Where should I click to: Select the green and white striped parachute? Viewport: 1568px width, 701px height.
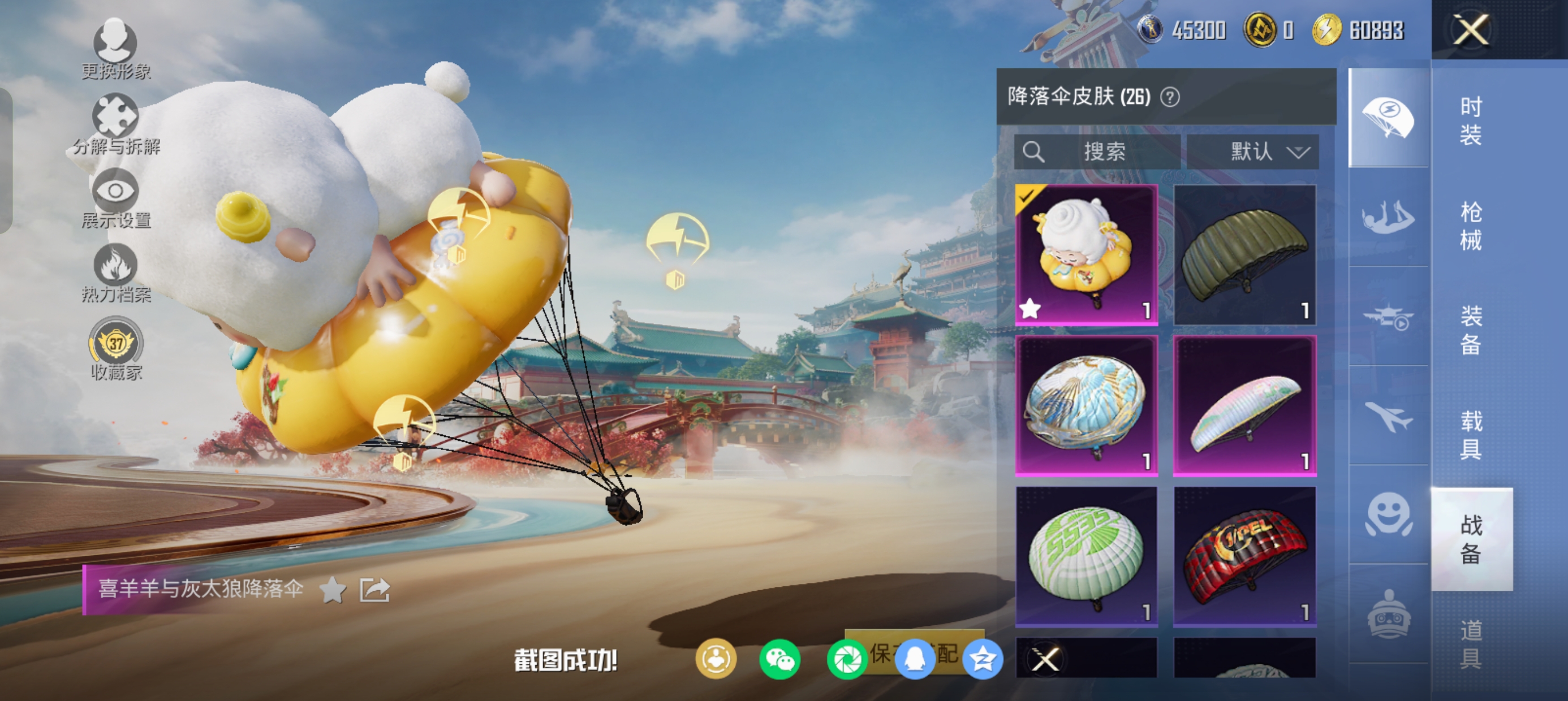tap(1087, 556)
